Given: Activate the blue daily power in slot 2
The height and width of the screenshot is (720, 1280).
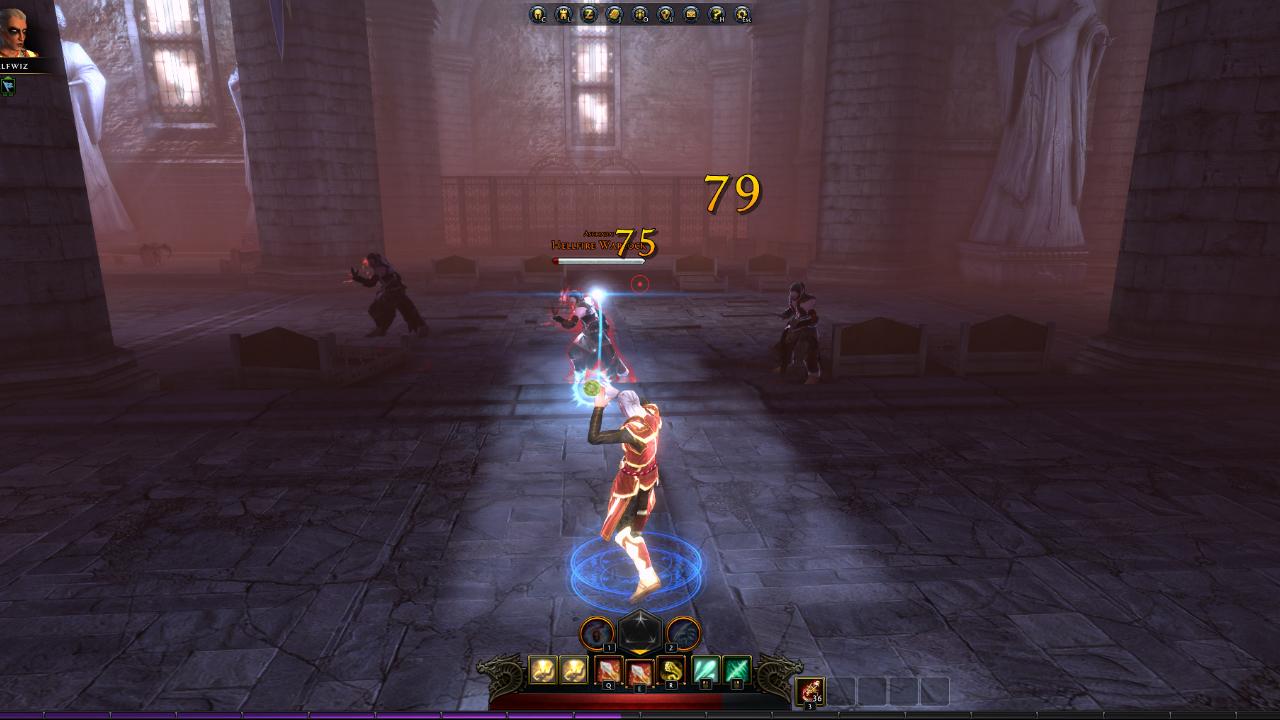Looking at the screenshot, I should coord(682,634).
